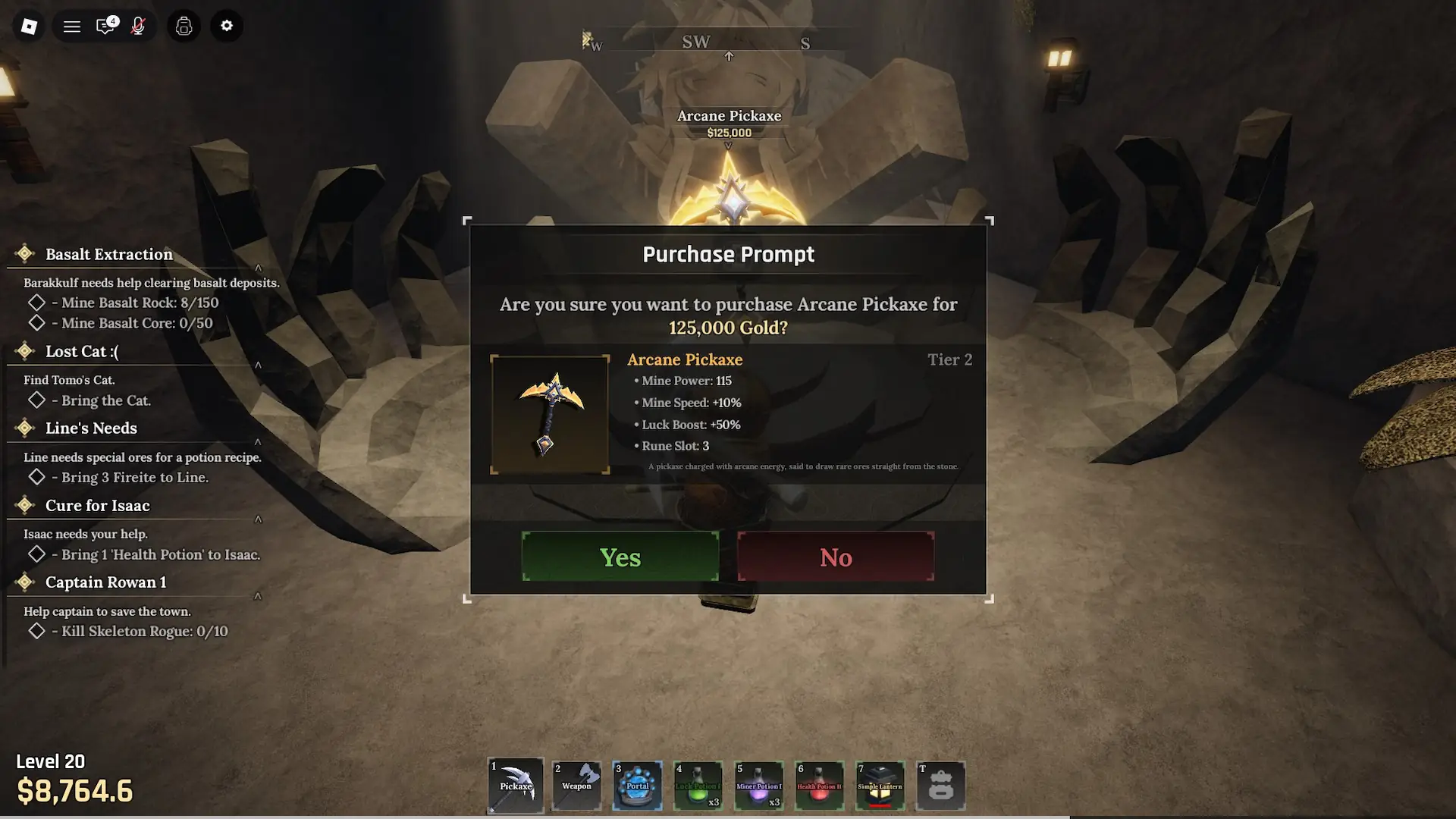The height and width of the screenshot is (819, 1456).
Task: Open the backpack inventory slot labeled T
Action: (940, 786)
